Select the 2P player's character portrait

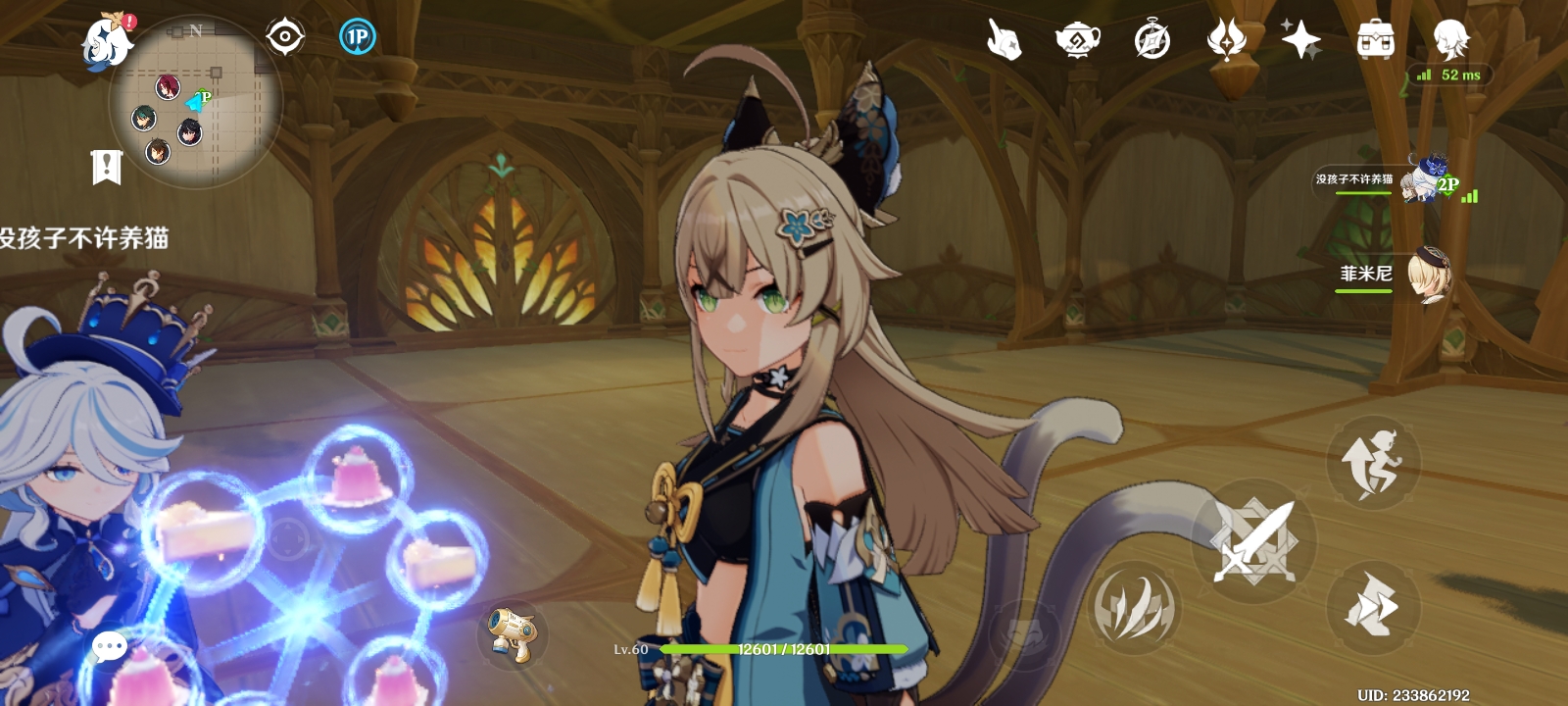(x=1424, y=180)
